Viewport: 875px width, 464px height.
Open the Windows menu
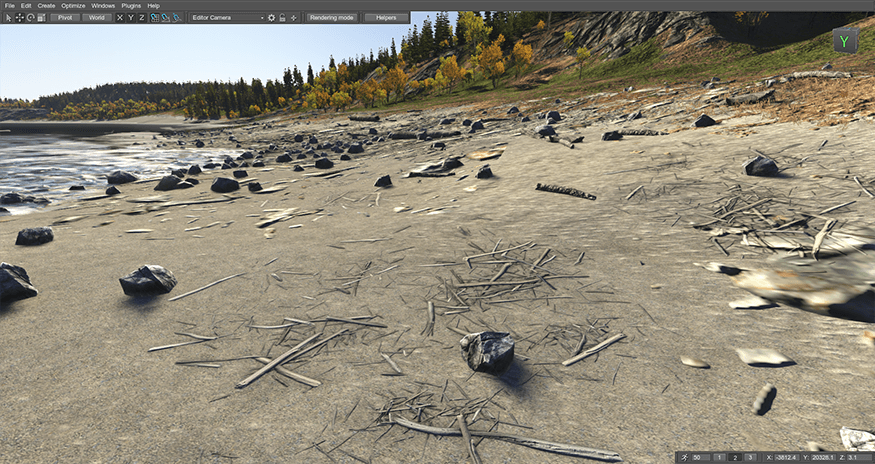(103, 6)
